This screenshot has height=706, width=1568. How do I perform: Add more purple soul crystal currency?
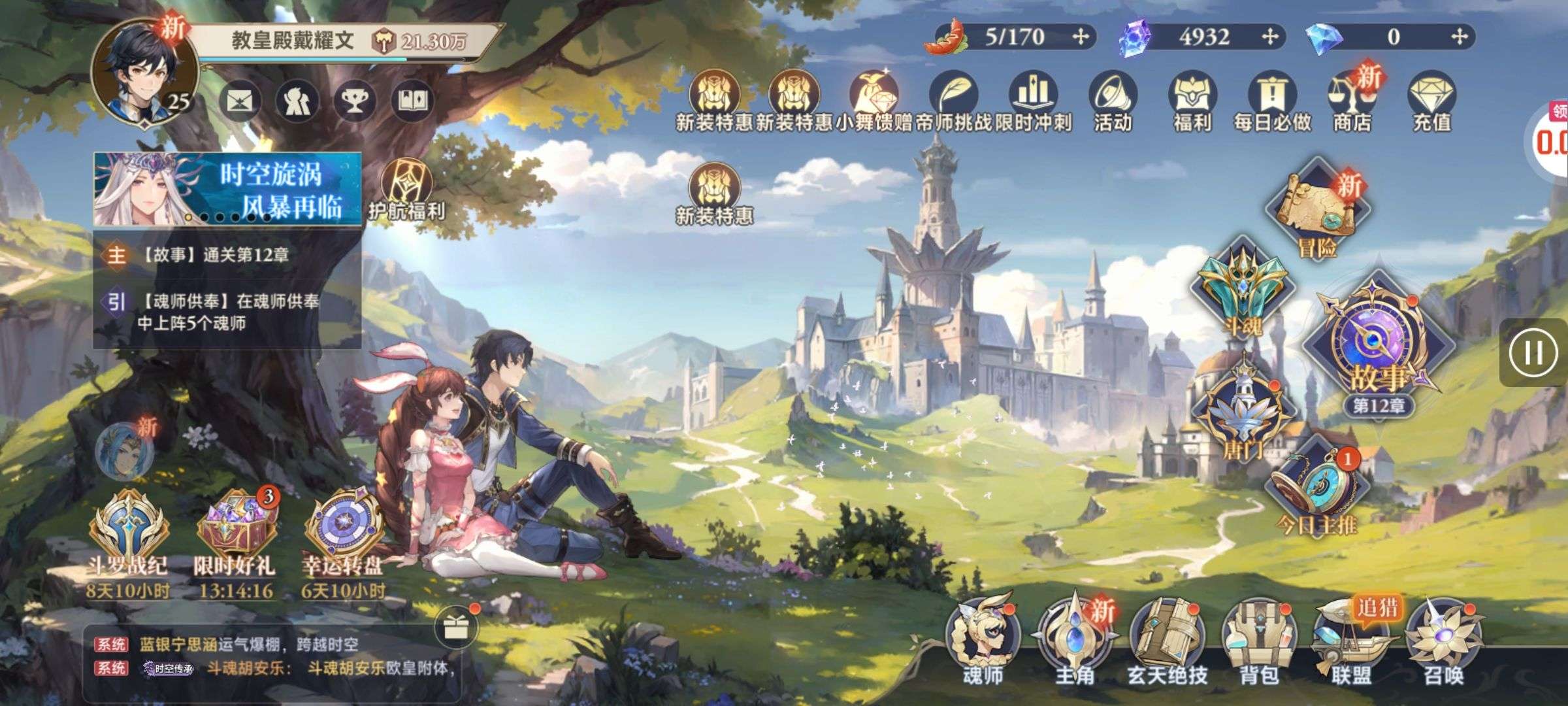[x=1270, y=37]
